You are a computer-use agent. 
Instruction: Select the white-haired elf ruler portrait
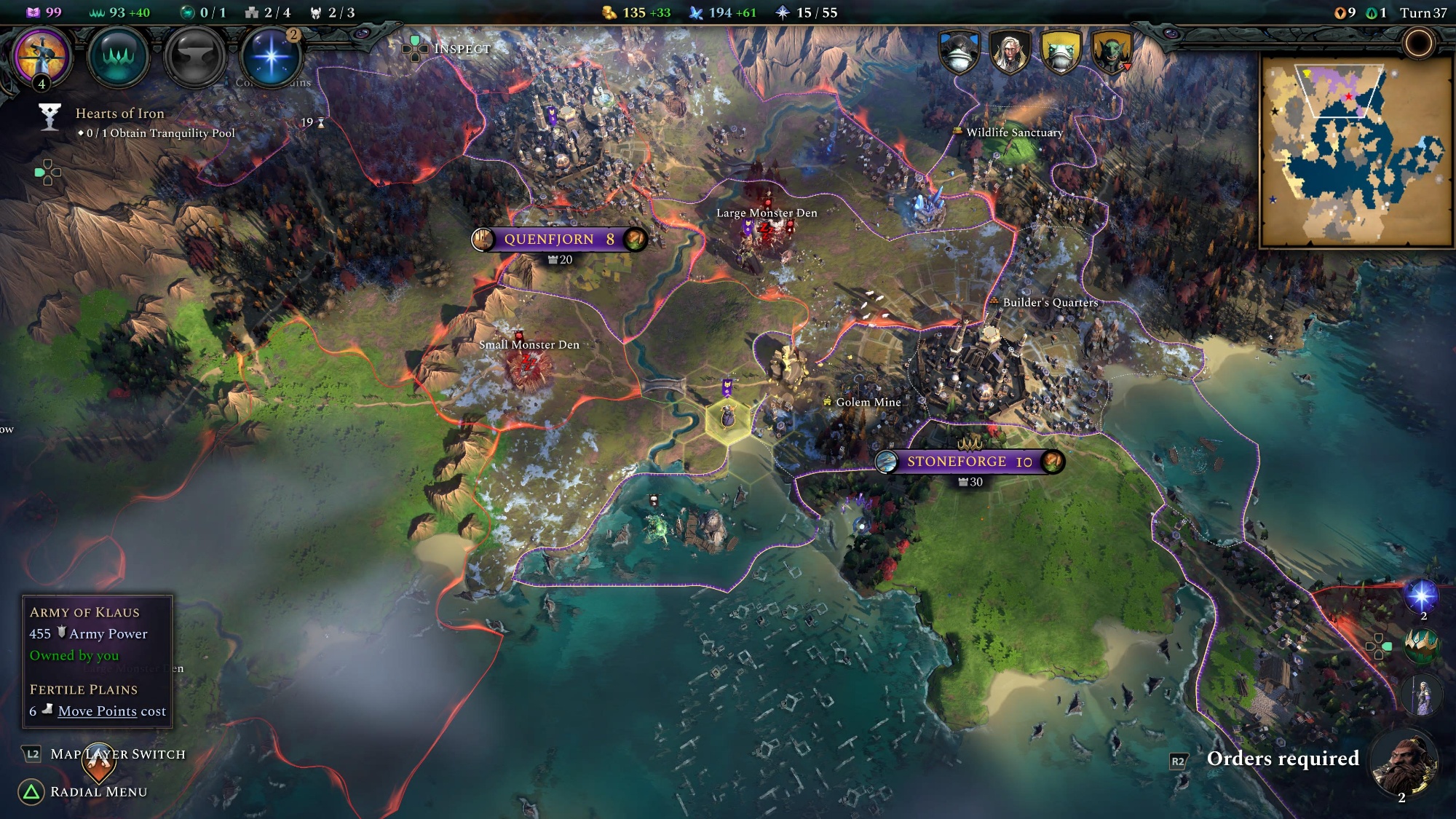(1010, 51)
